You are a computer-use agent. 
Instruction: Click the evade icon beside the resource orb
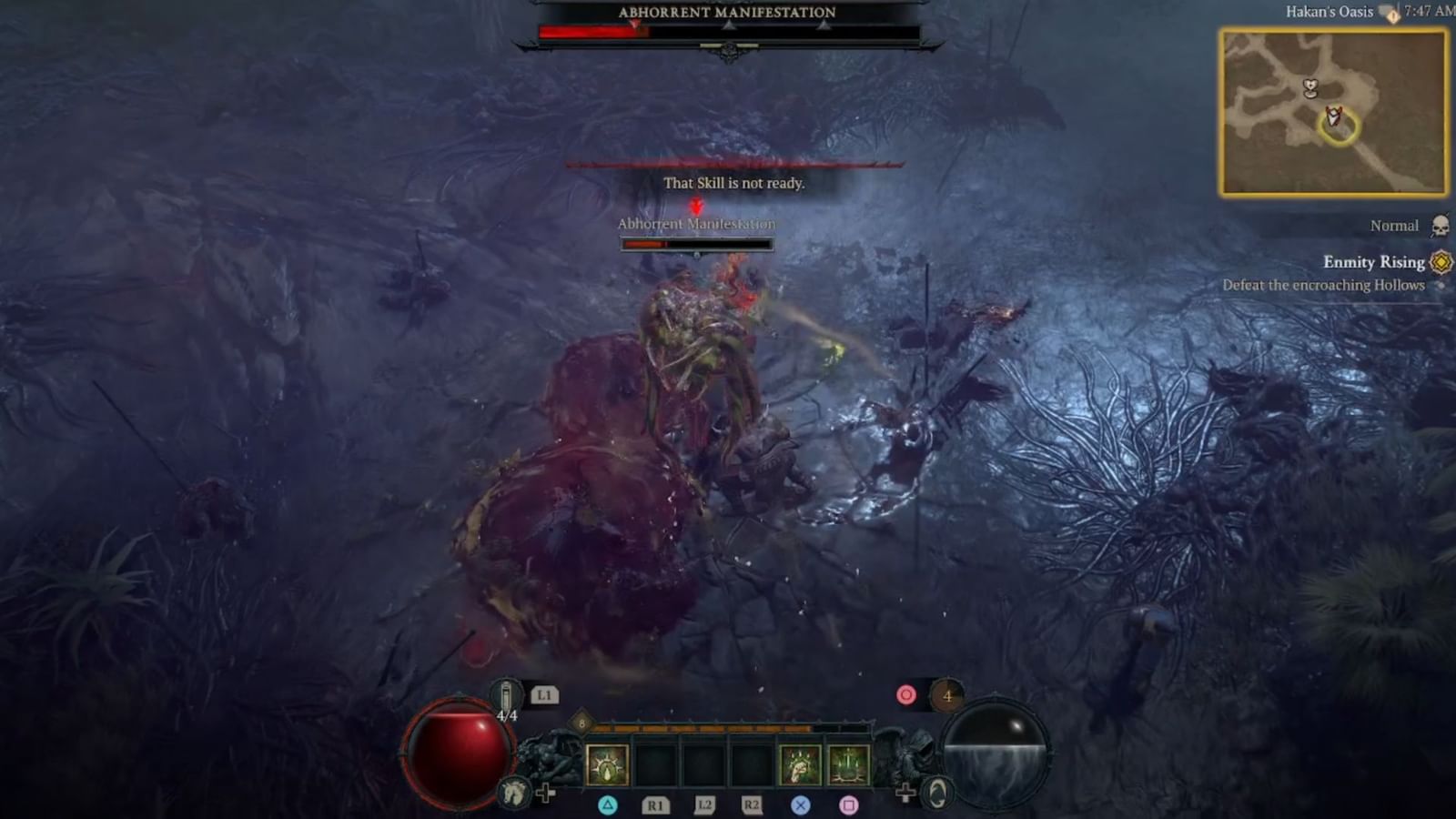click(937, 794)
